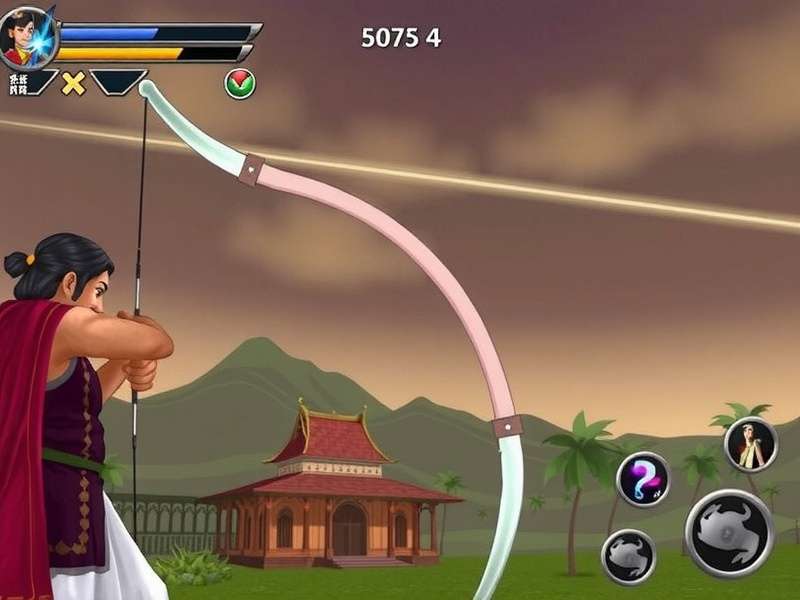Select the character portrait skill button
The image size is (800, 600).
tap(751, 444)
